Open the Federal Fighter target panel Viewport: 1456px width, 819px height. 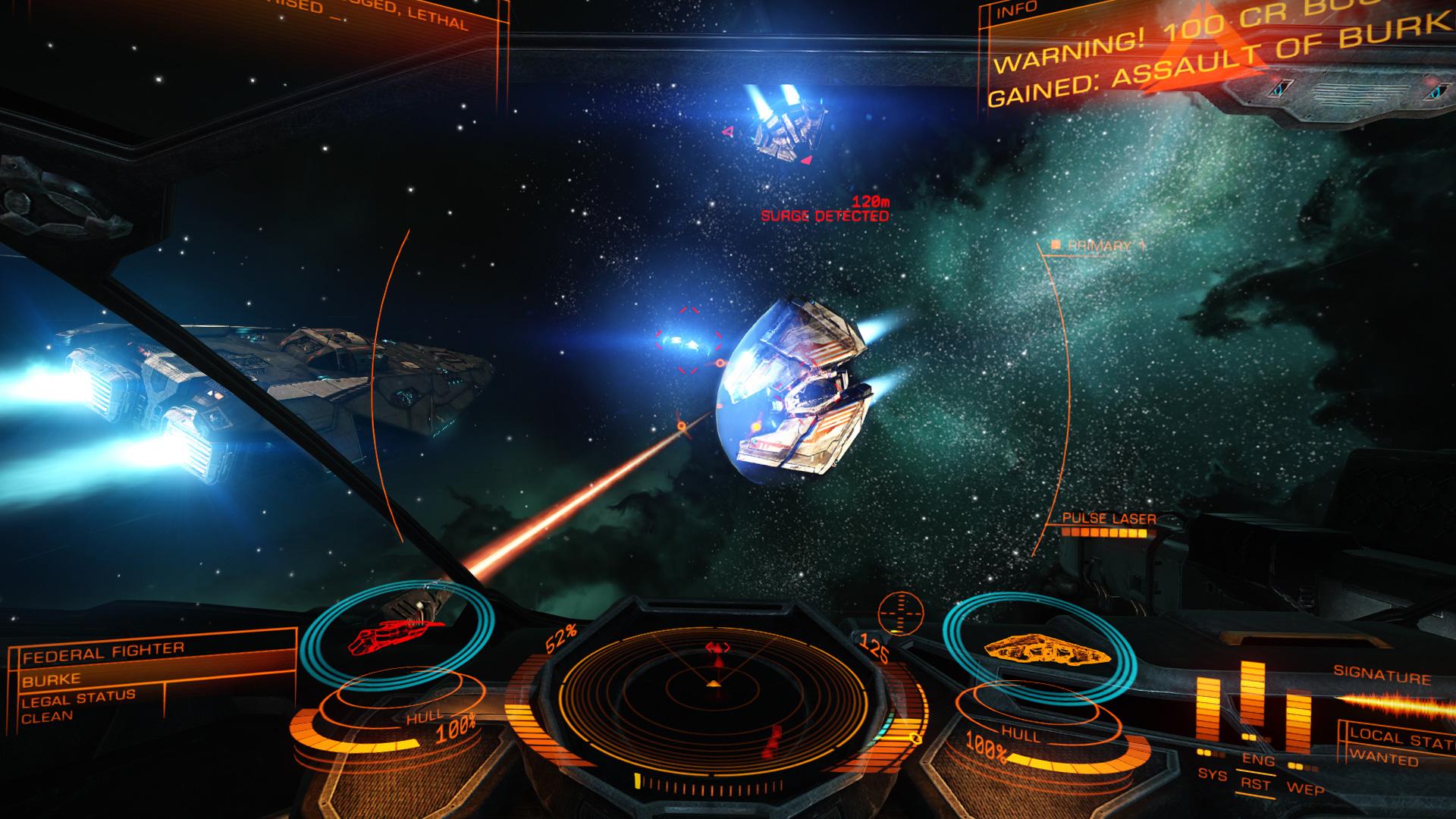tap(102, 650)
